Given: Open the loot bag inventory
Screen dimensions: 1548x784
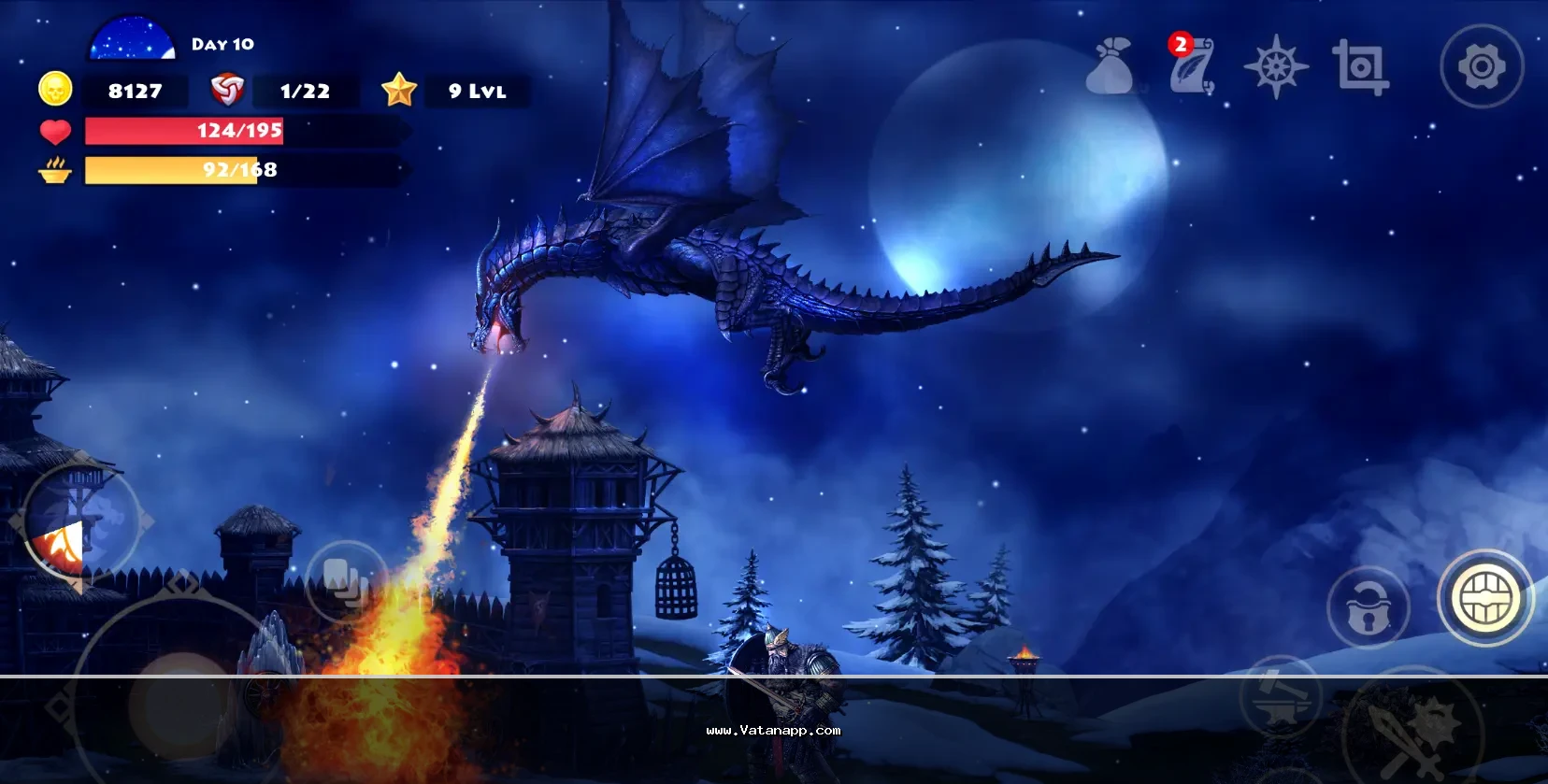Looking at the screenshot, I should coord(1111,66).
